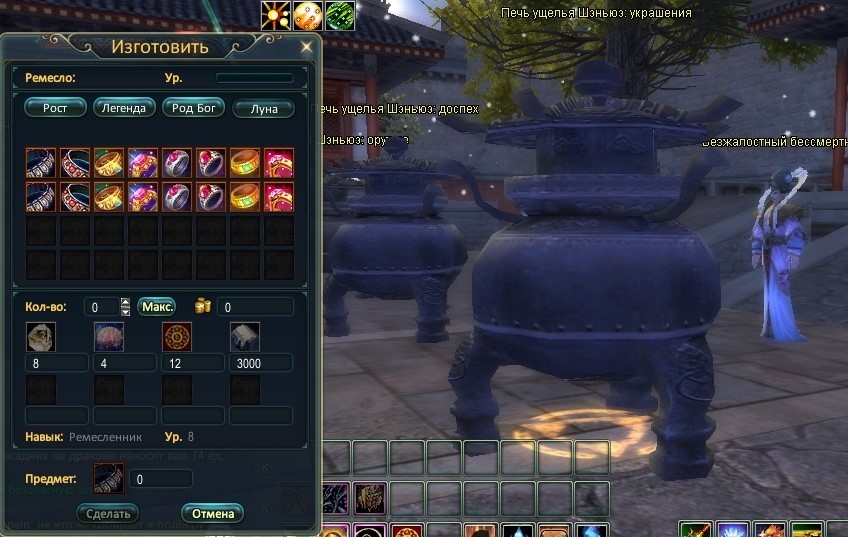The image size is (848, 537).
Task: Click the Предмет result item icon
Action: pyautogui.click(x=108, y=479)
